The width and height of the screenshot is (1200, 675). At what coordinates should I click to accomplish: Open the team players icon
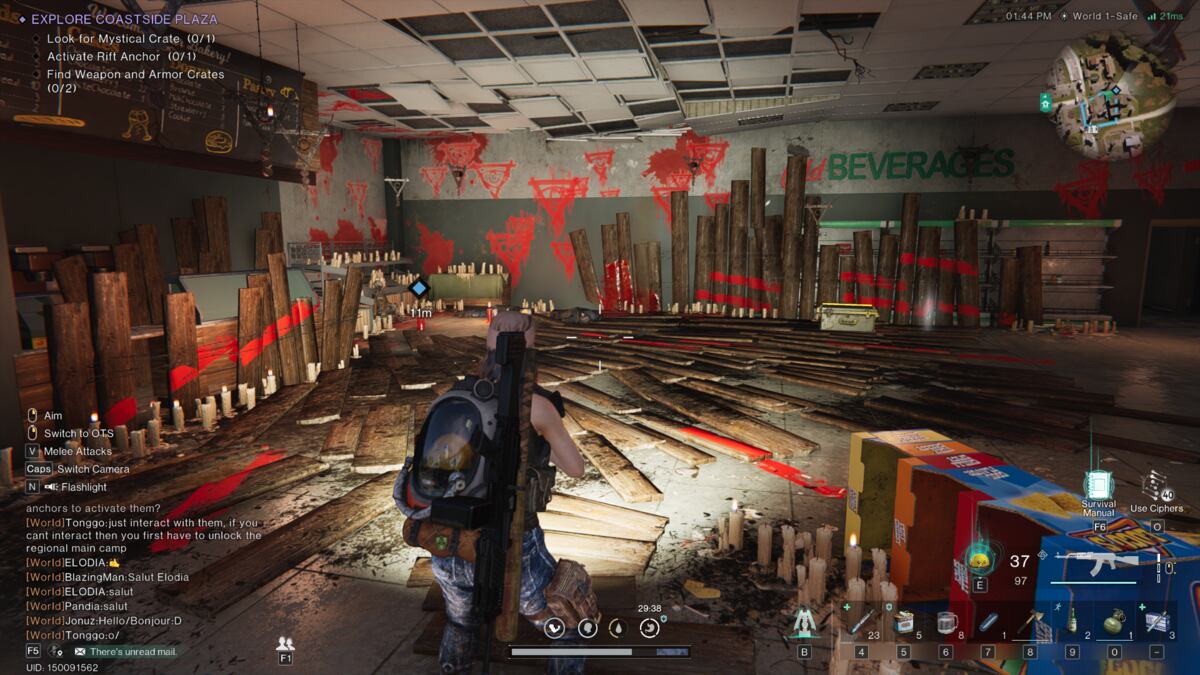click(x=286, y=643)
